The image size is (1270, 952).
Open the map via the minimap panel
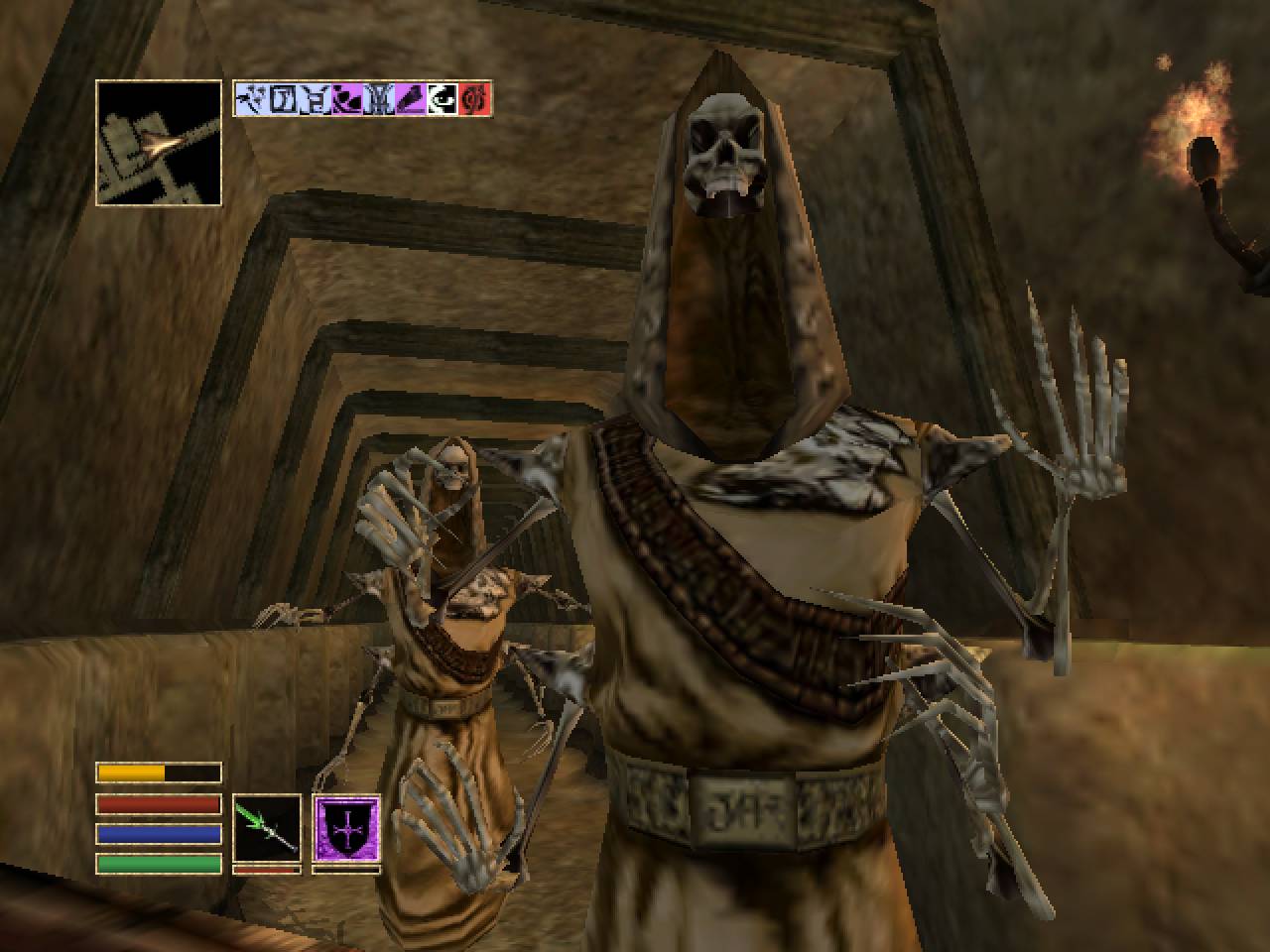[x=159, y=144]
